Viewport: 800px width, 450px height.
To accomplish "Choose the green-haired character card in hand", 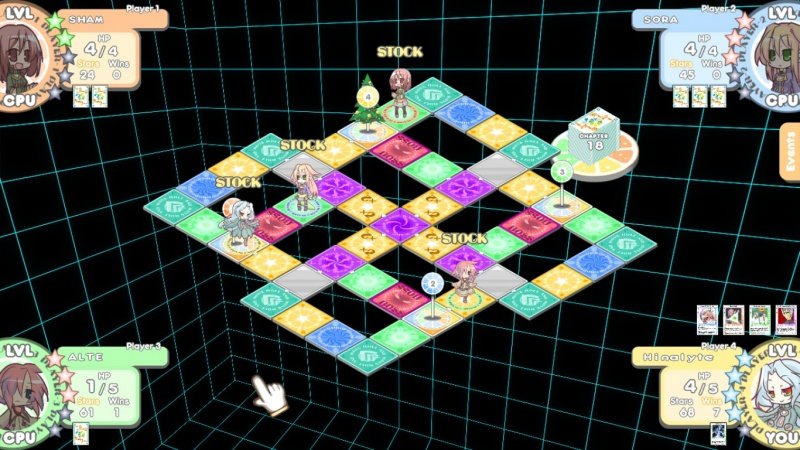I will (x=758, y=320).
